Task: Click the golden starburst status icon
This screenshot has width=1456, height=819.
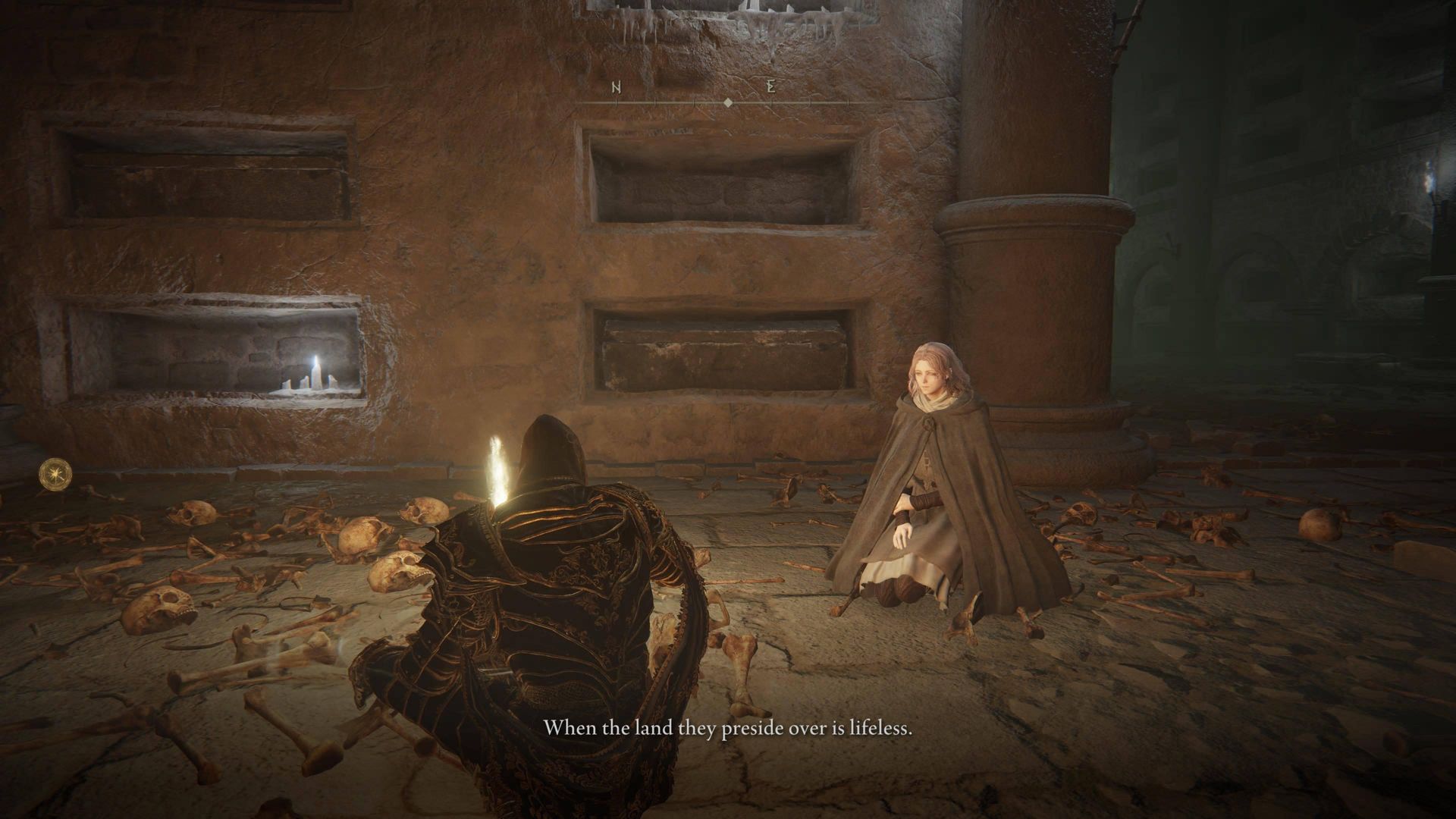Action: pyautogui.click(x=54, y=472)
